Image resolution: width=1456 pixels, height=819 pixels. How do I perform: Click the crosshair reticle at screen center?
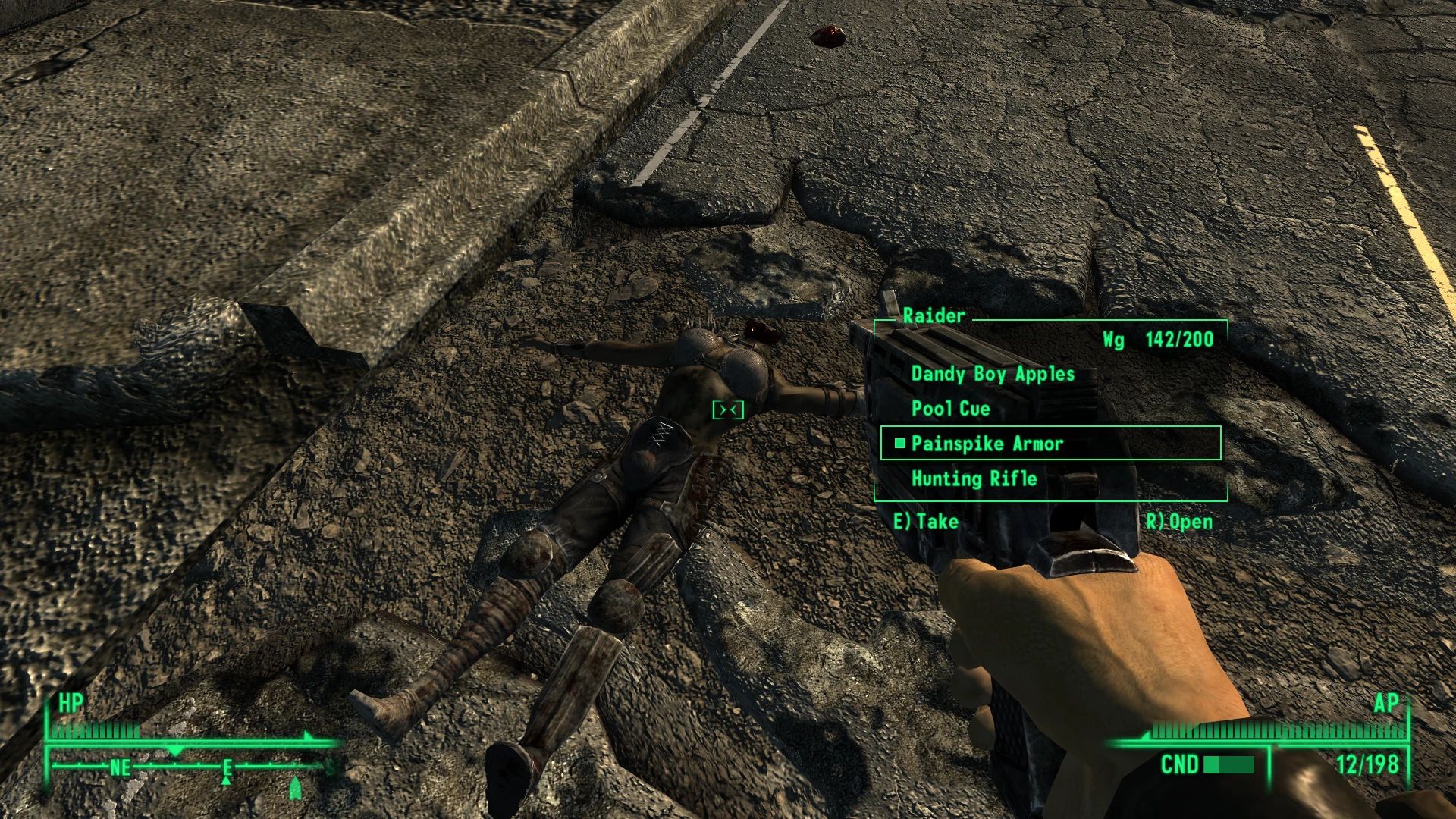coord(728,409)
